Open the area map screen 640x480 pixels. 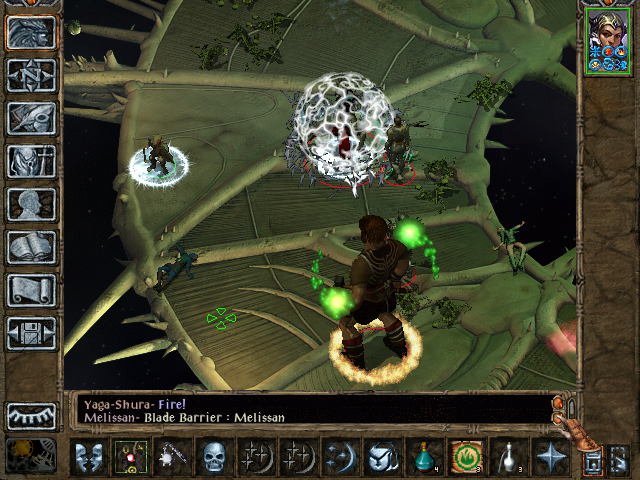click(x=31, y=75)
